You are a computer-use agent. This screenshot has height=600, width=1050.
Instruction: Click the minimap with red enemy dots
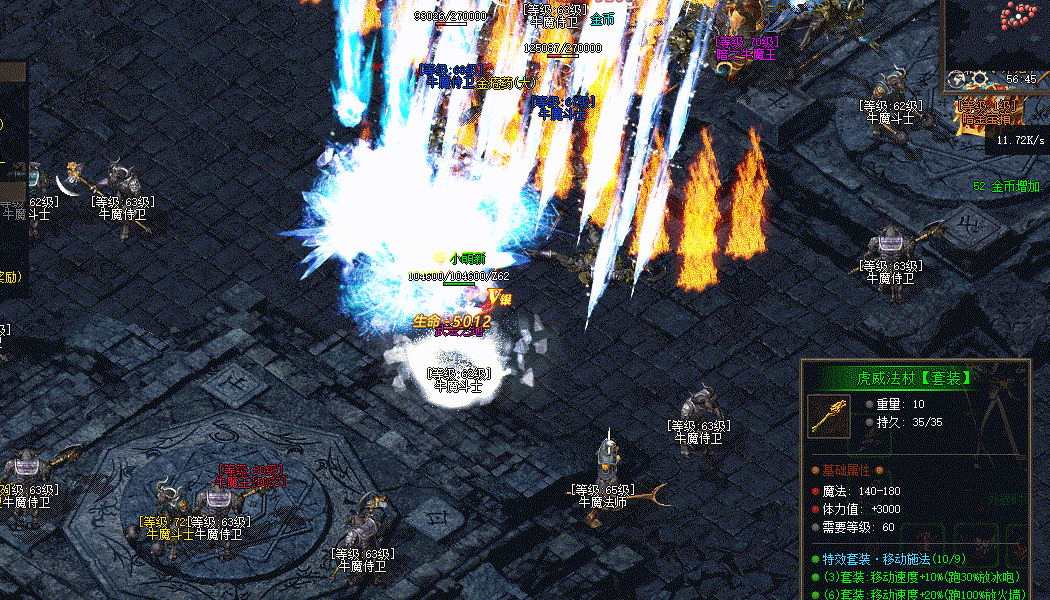tap(998, 33)
